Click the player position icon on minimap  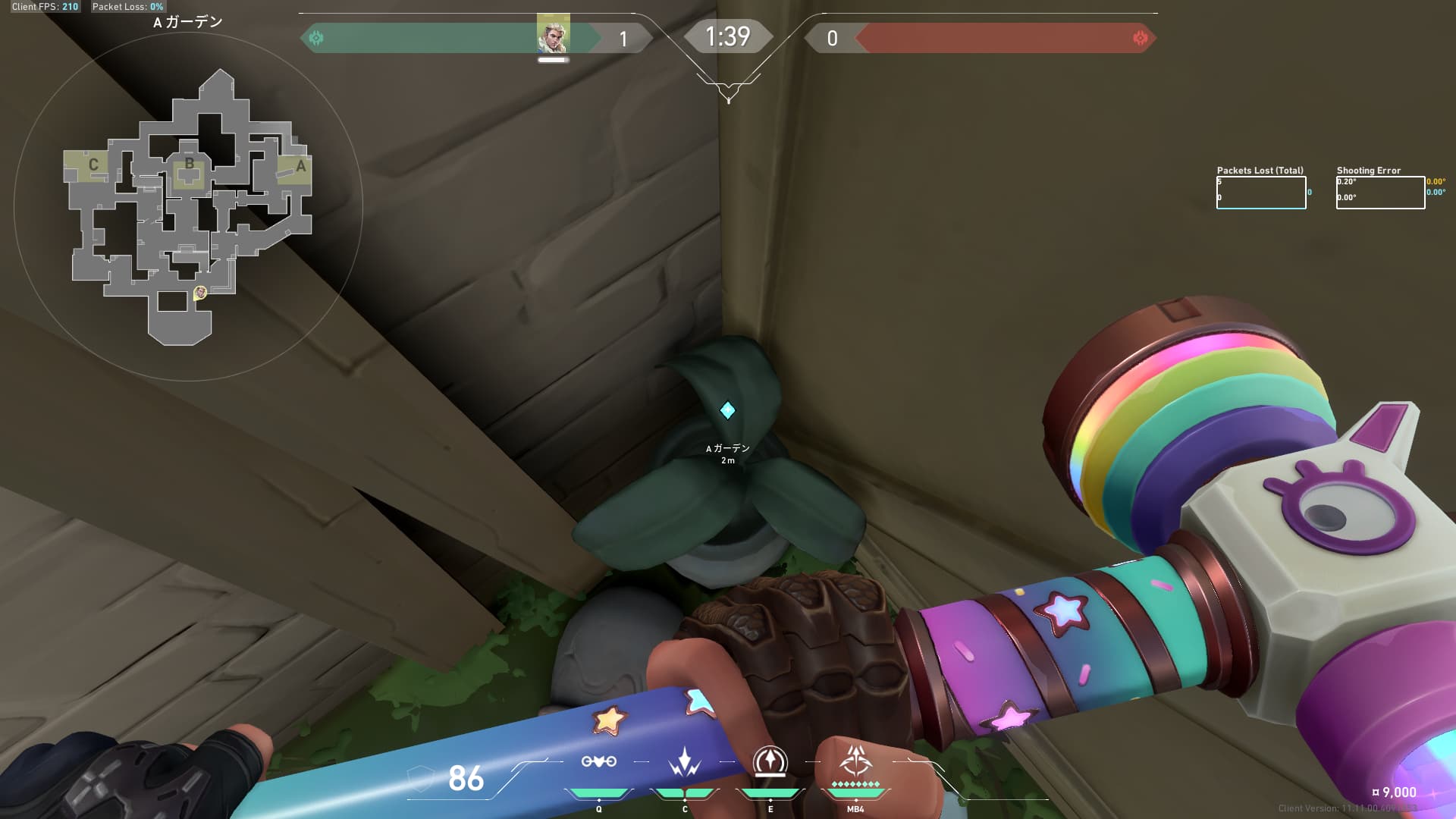[200, 293]
